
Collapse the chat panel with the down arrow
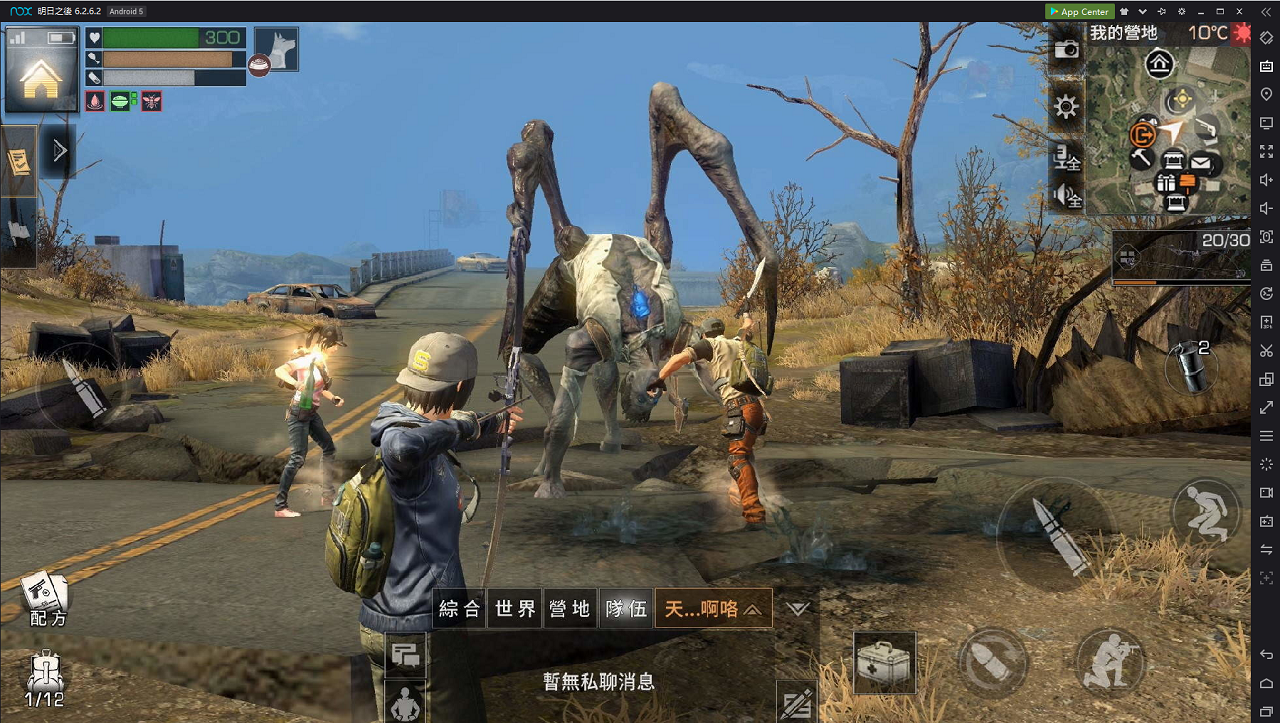[x=797, y=608]
